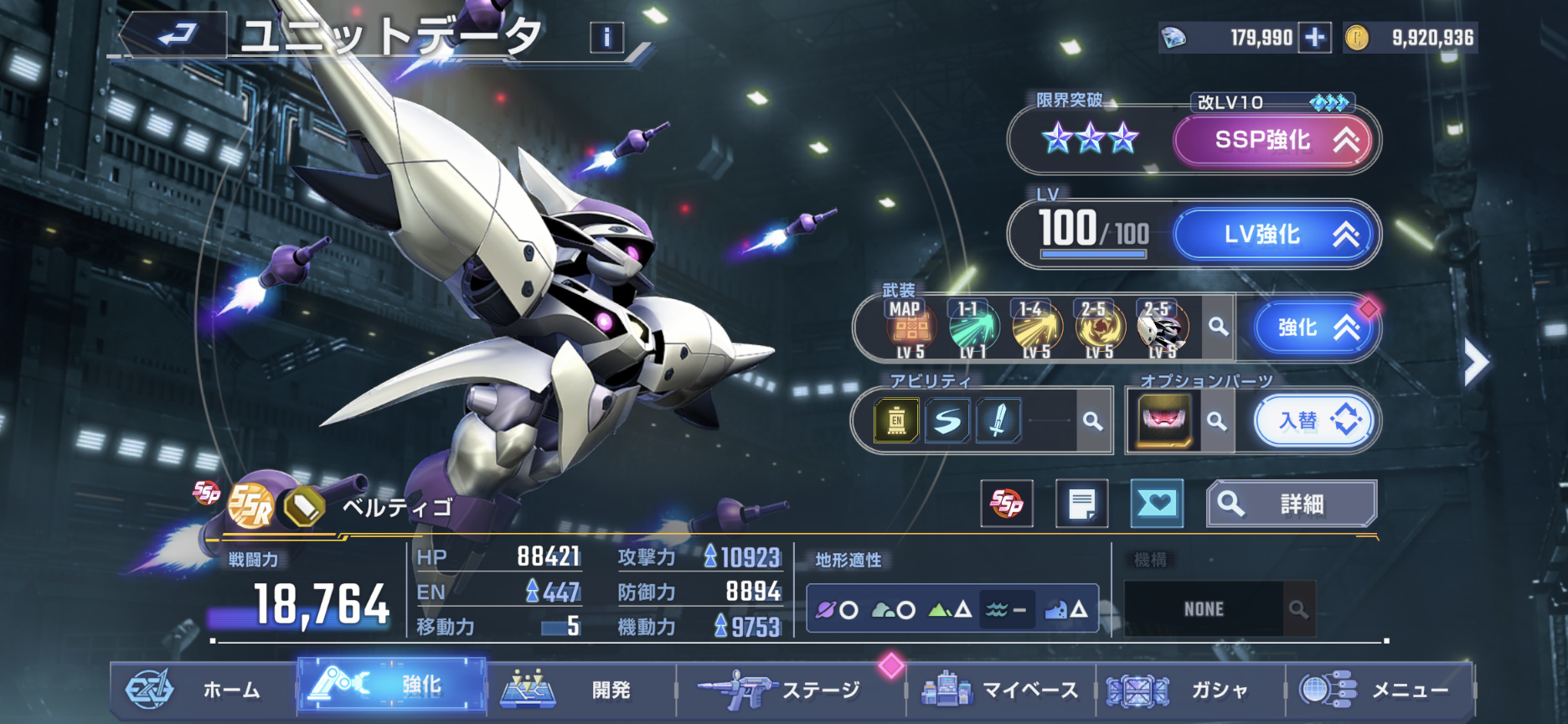The height and width of the screenshot is (724, 1568).
Task: Select the EN ability icon
Action: click(896, 421)
